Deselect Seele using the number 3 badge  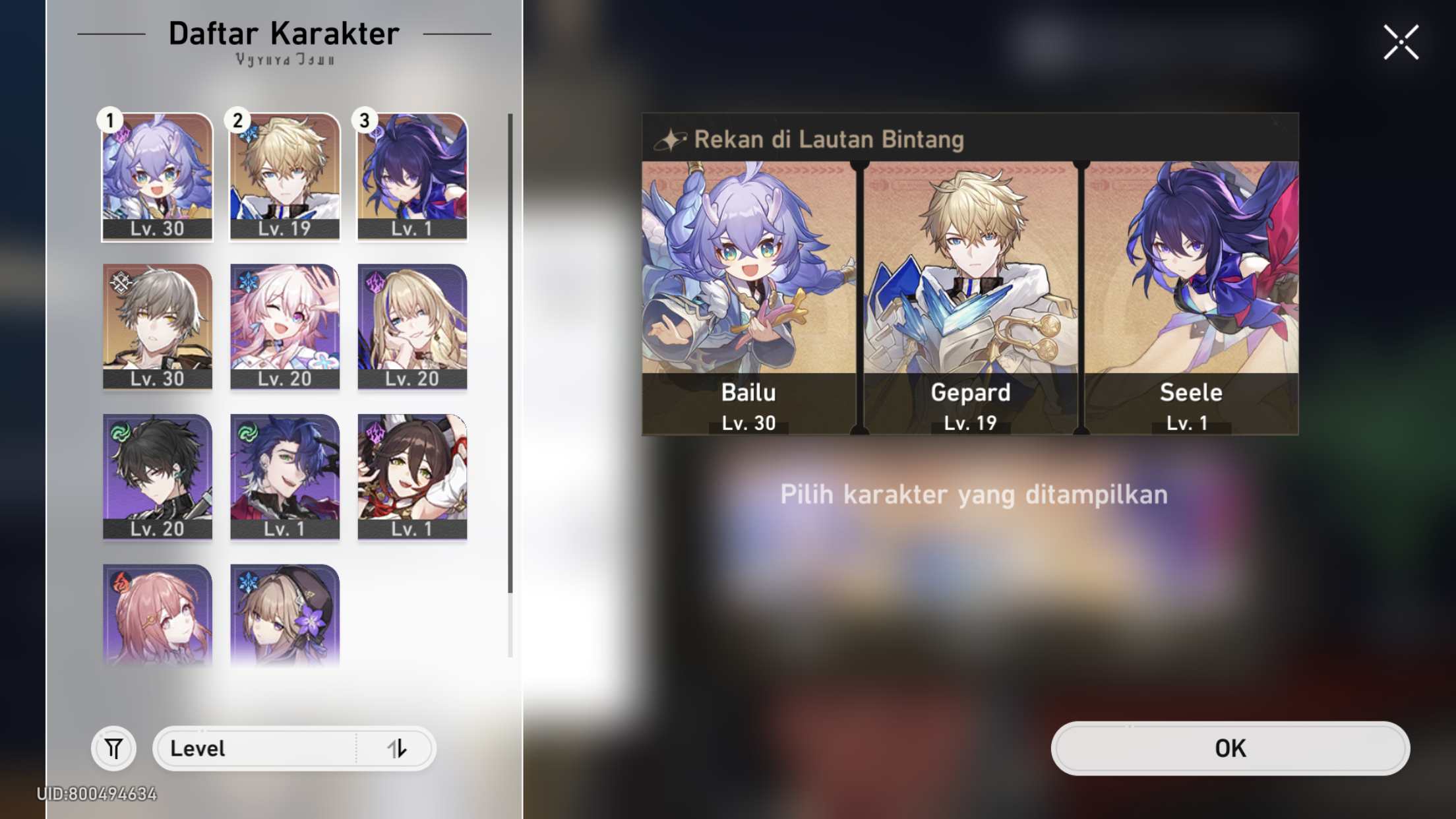pos(365,120)
